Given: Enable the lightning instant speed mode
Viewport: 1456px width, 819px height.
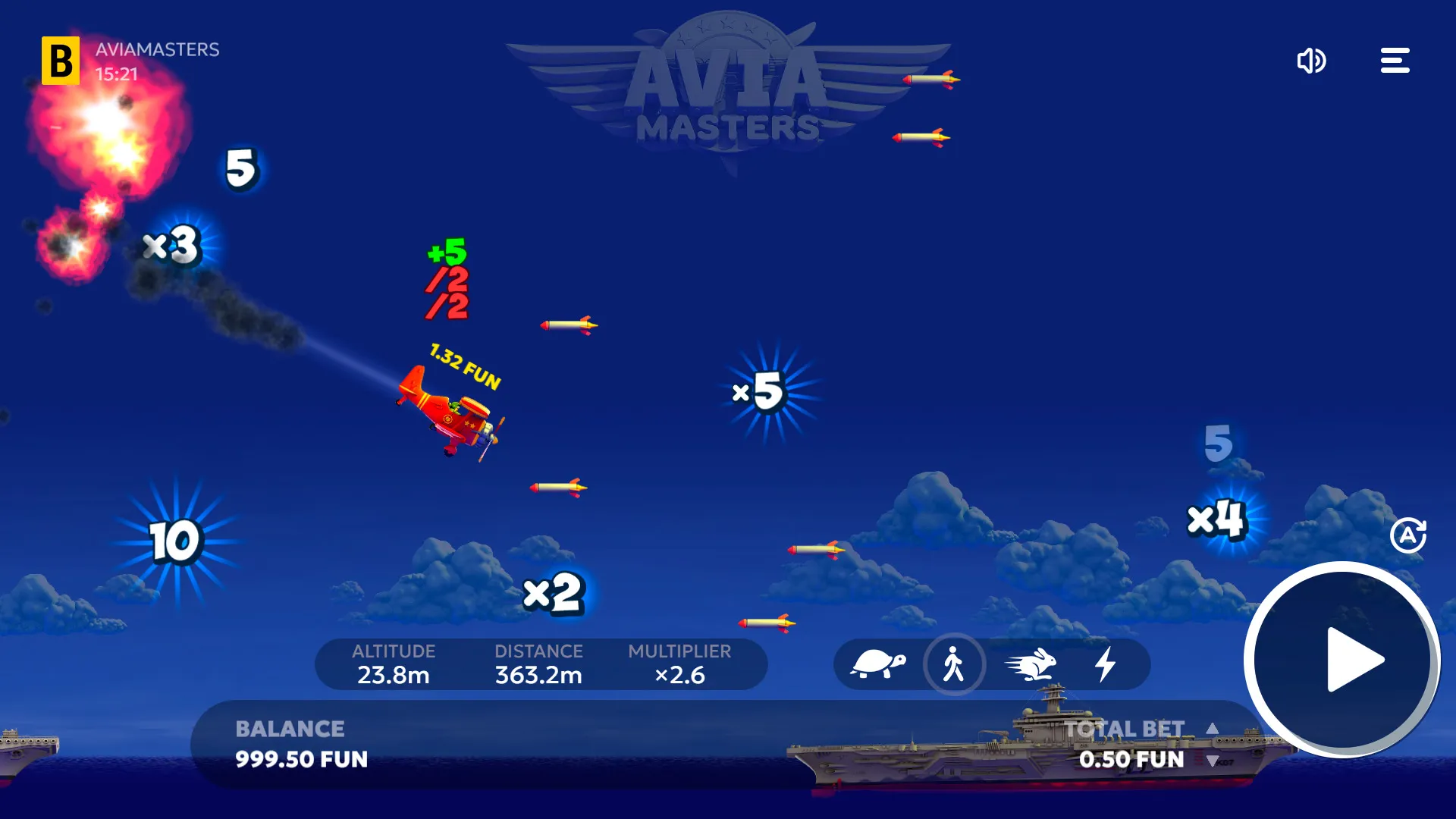Looking at the screenshot, I should [1106, 664].
